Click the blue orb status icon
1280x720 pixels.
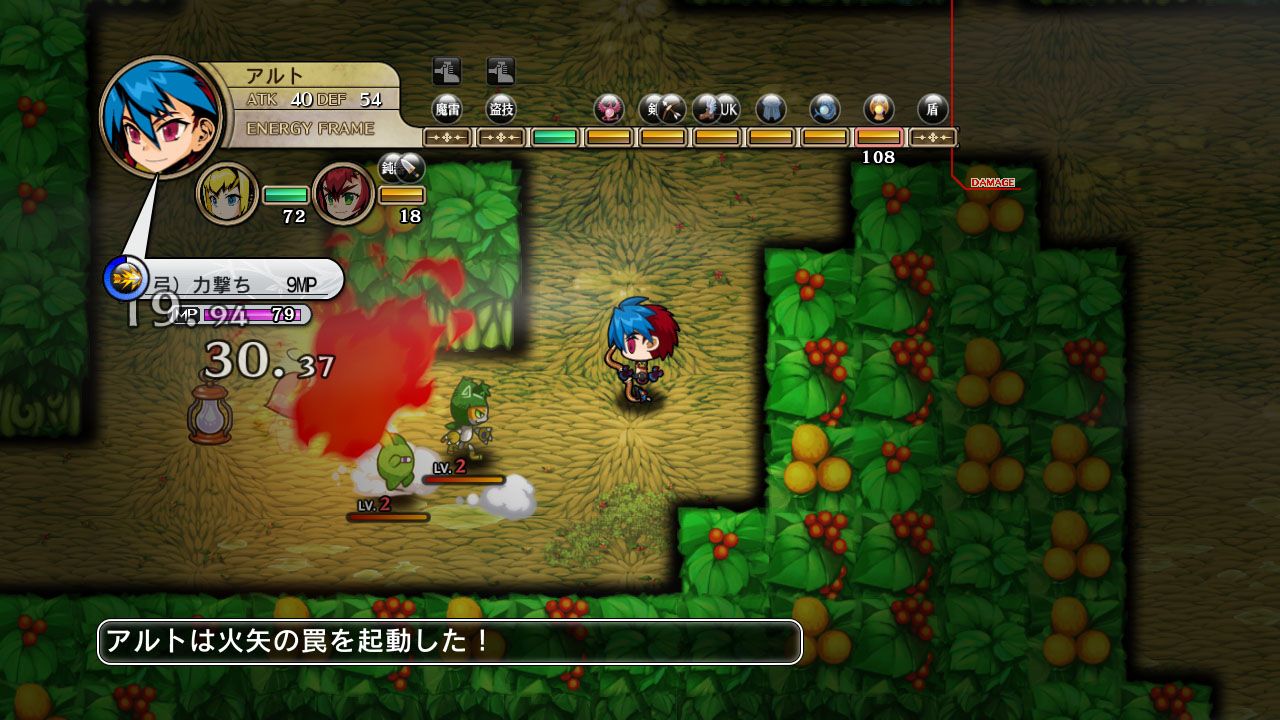tap(824, 108)
